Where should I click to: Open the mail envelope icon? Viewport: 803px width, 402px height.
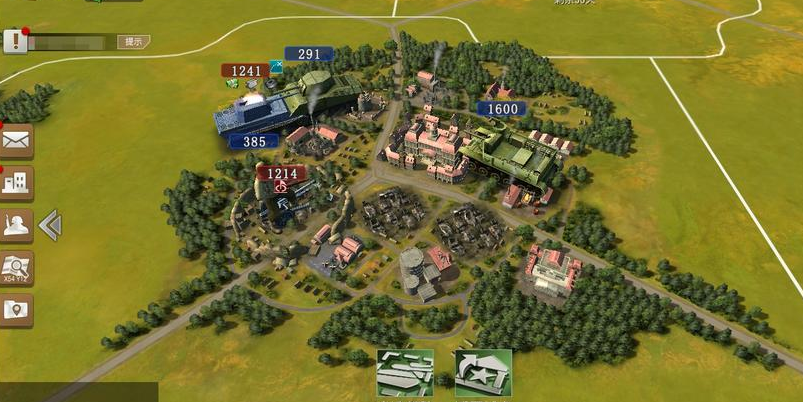click(x=17, y=141)
